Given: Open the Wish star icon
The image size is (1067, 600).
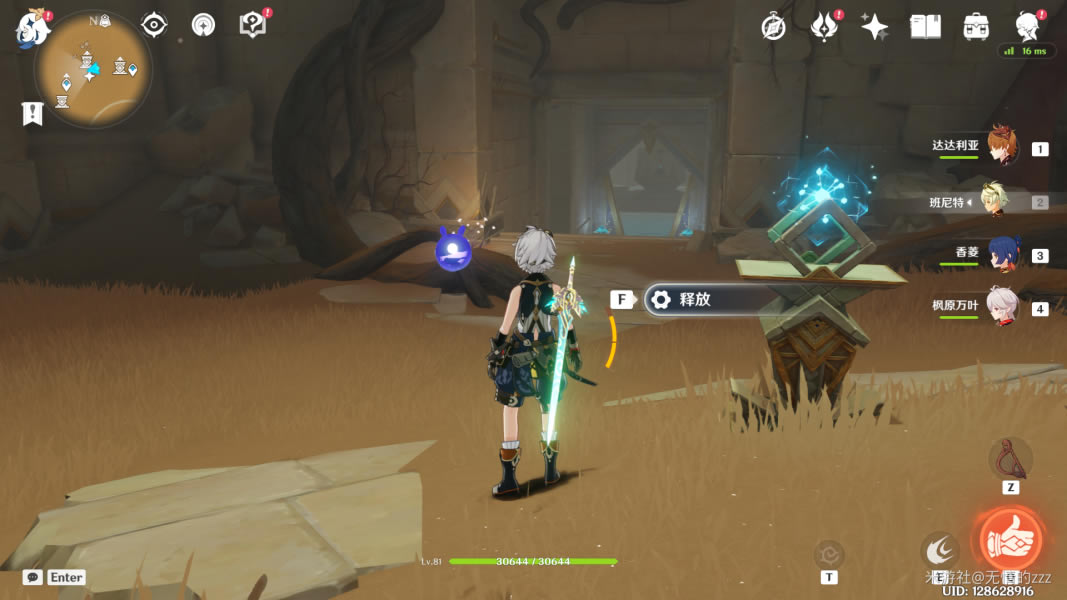Looking at the screenshot, I should tap(875, 27).
